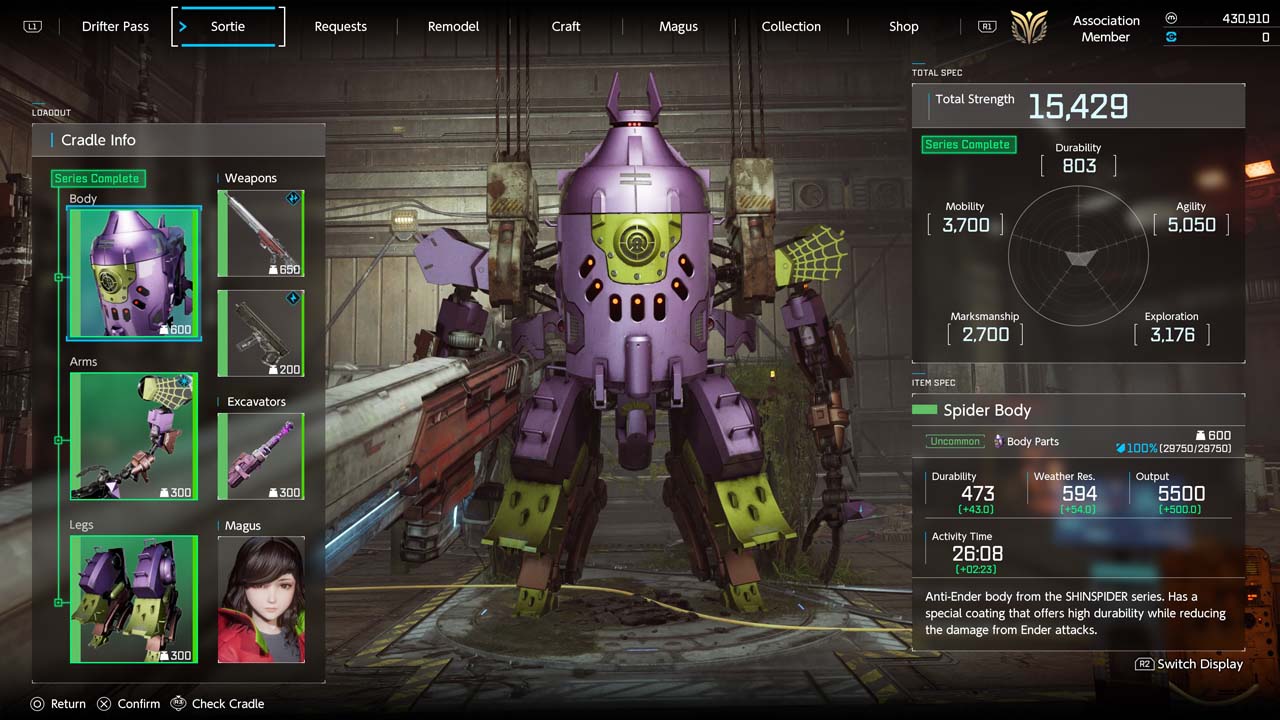1280x720 pixels.
Task: Select the pistol weapon slot
Action: 260,333
